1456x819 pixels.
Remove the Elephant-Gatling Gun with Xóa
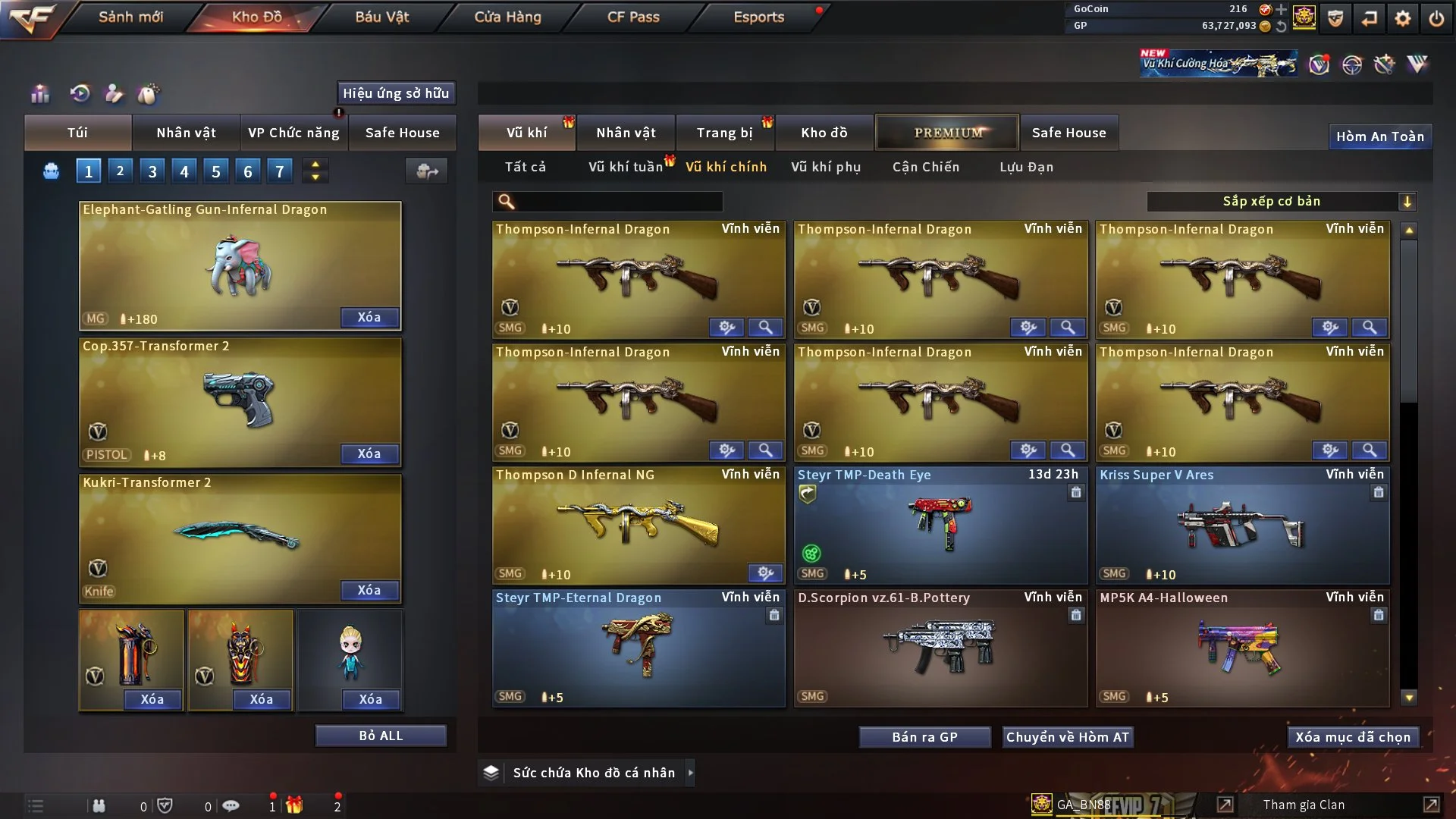(369, 317)
